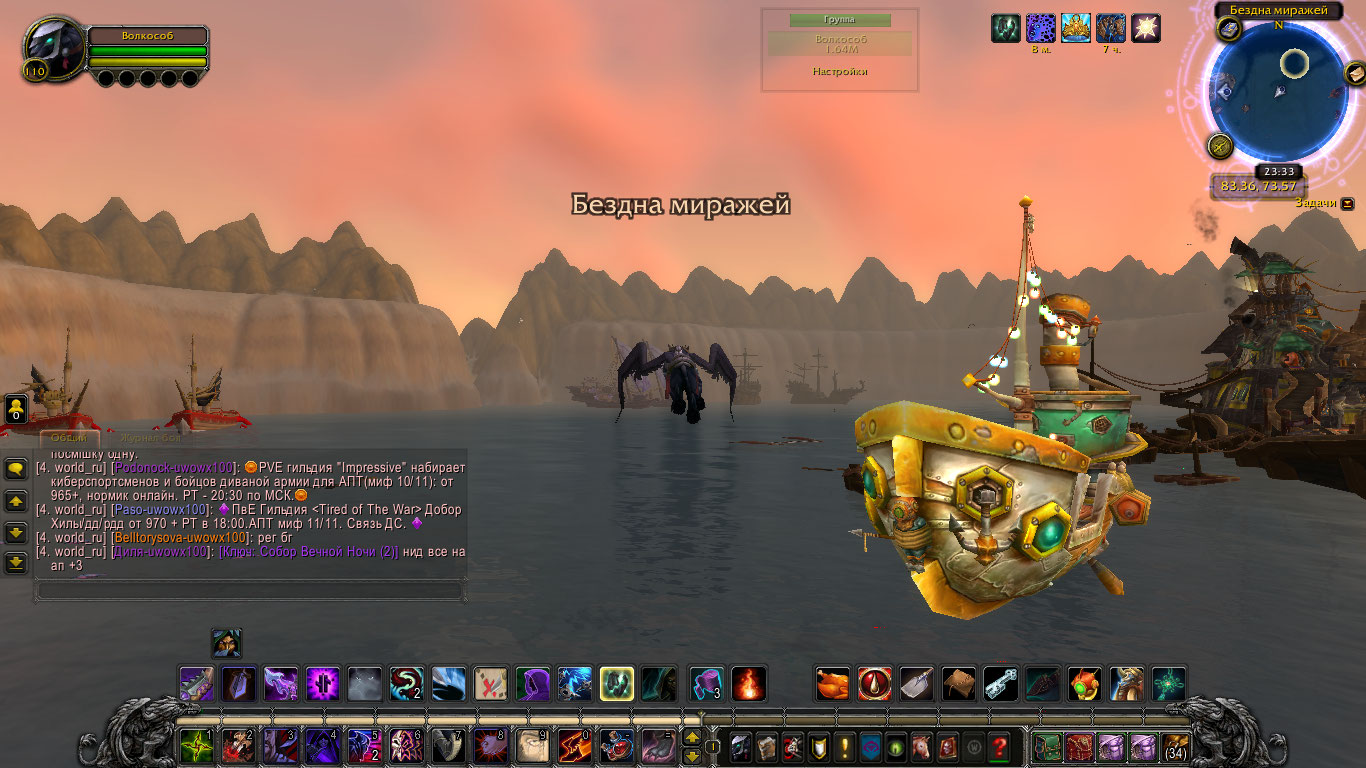The height and width of the screenshot is (768, 1366).
Task: Activate the green shuriken ability in slot 1
Action: coord(195,746)
